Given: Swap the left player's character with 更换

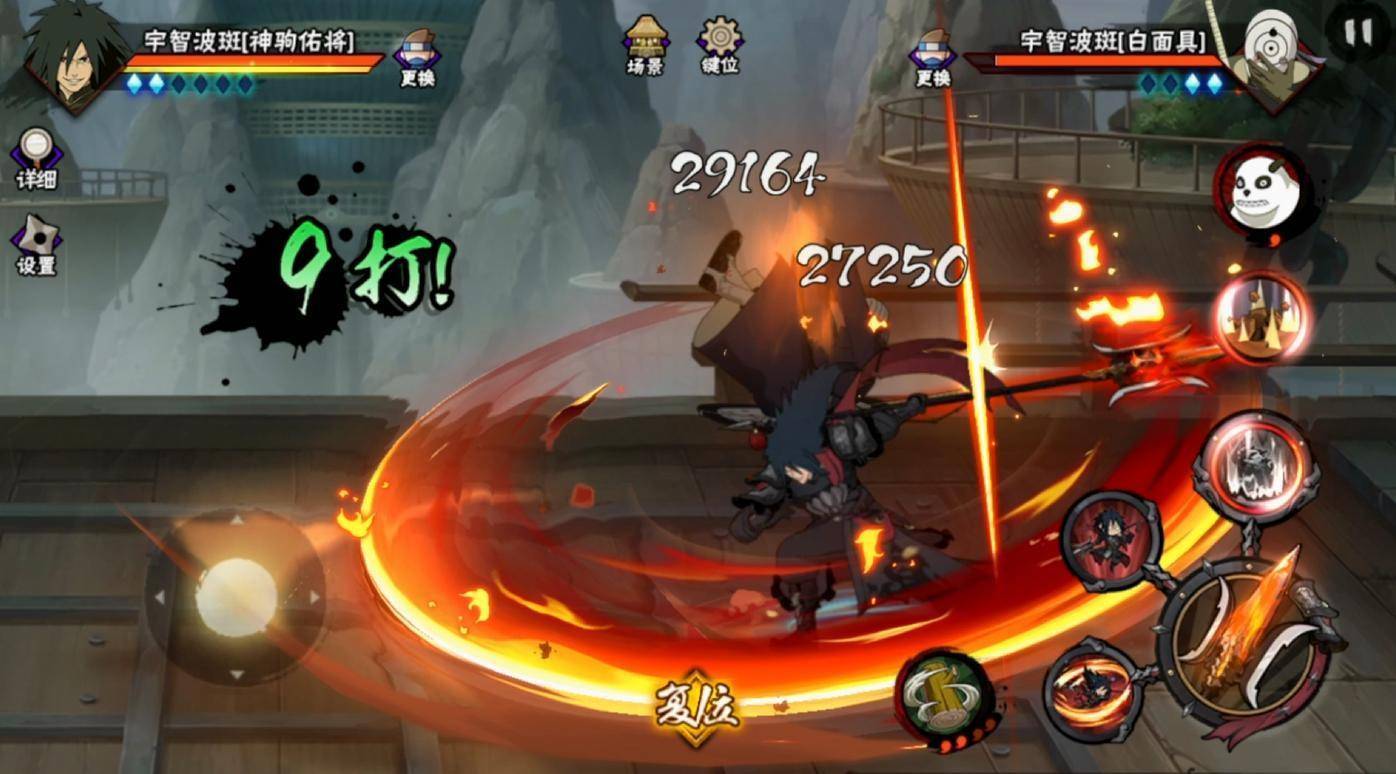Looking at the screenshot, I should tap(417, 58).
